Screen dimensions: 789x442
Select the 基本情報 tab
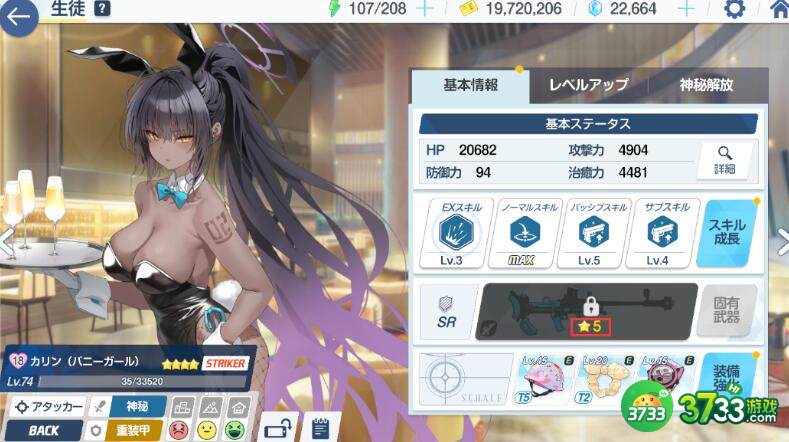tap(470, 85)
